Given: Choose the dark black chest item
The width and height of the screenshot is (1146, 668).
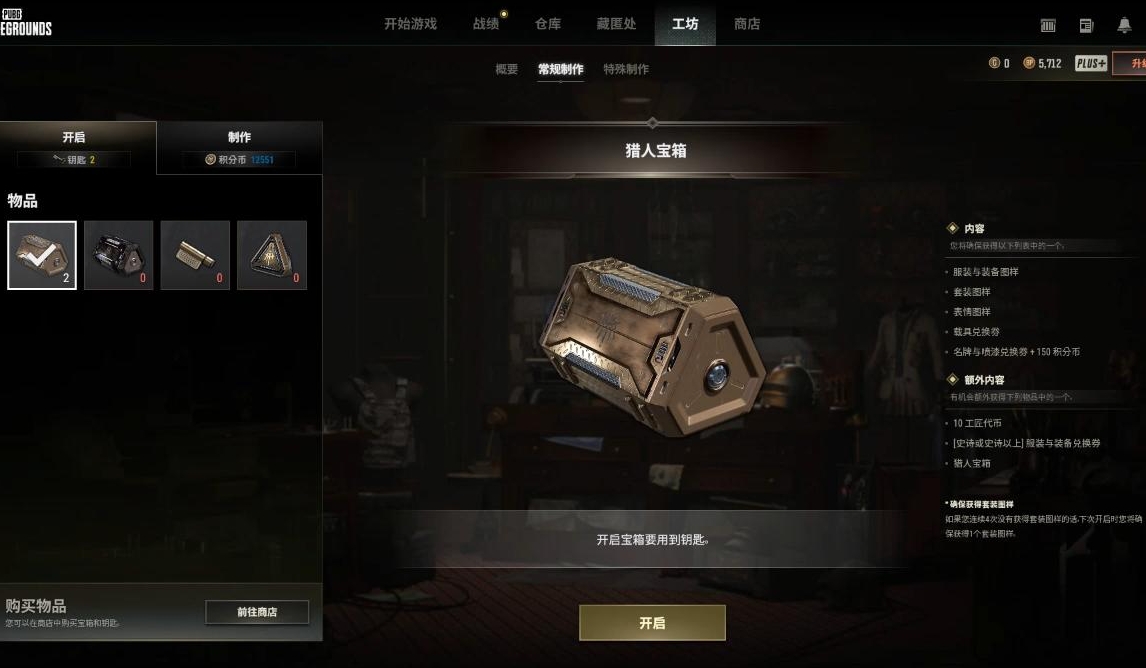Looking at the screenshot, I should click(x=119, y=255).
